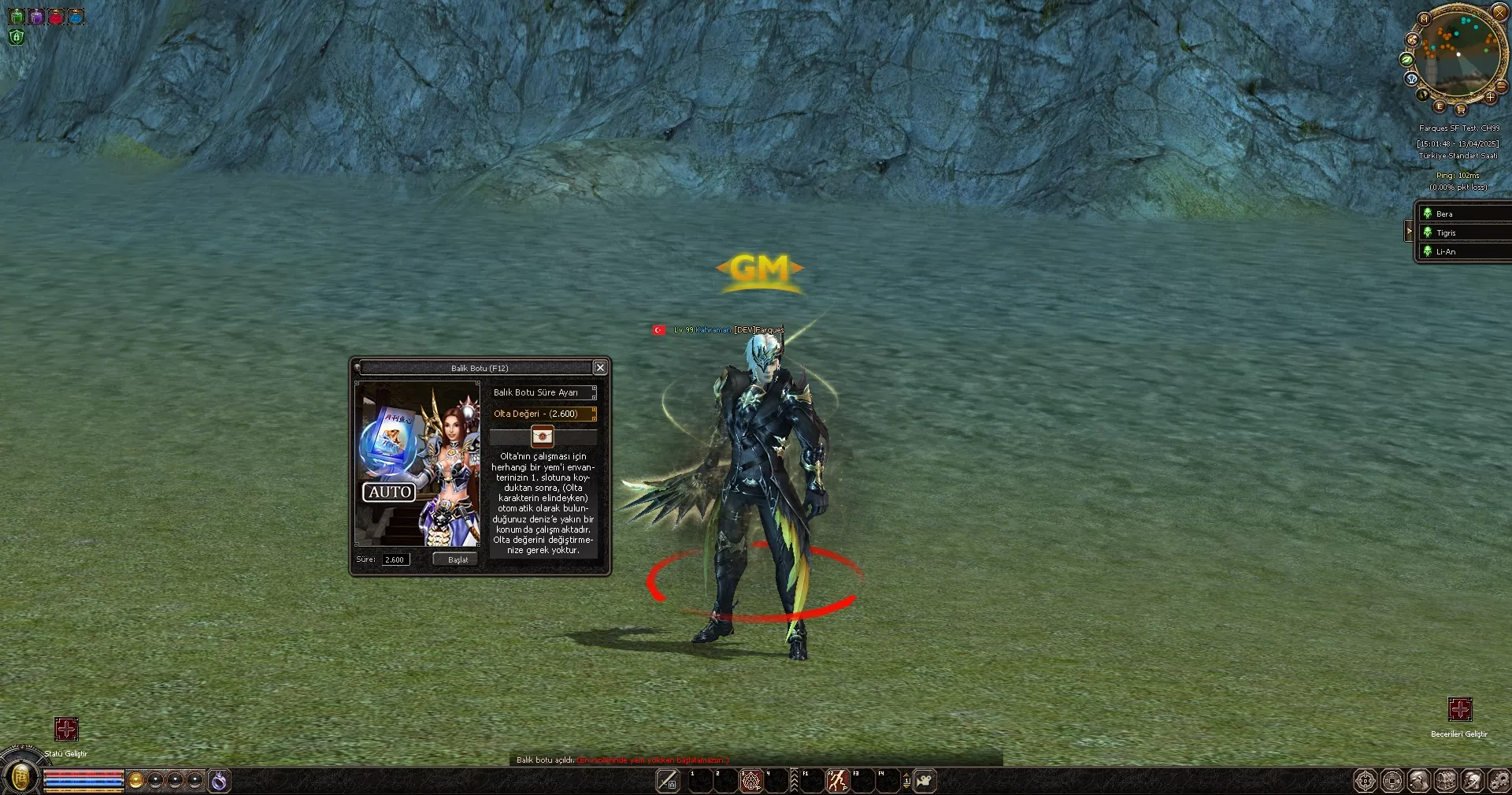Click the red HP bar at the bottom
The height and width of the screenshot is (795, 1512).
(83, 775)
